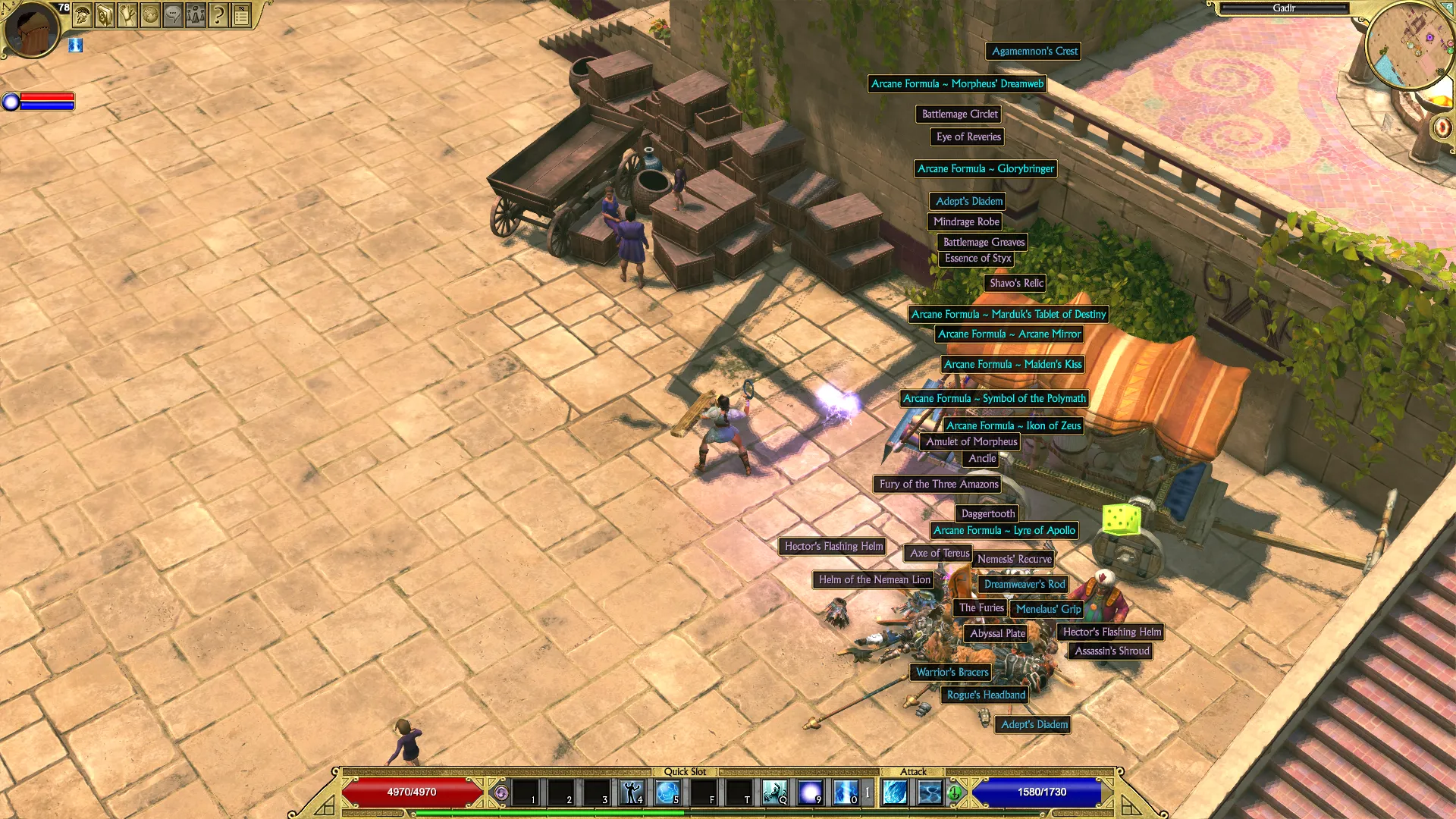Open the quest scroll log
This screenshot has height=819, width=1456.
click(x=128, y=14)
